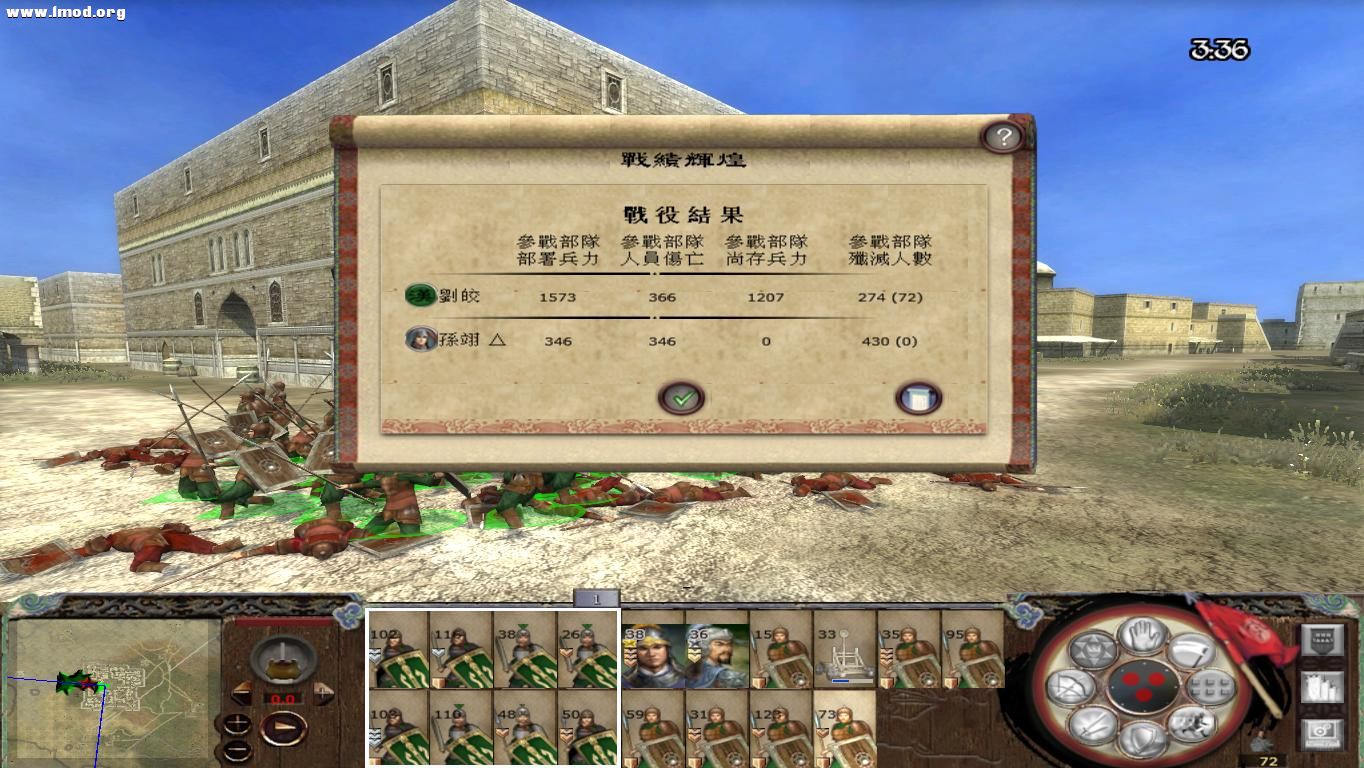Viewport: 1364px width, 768px height.
Task: Click the crossed-swords melee icon on the dial
Action: pos(1093,727)
